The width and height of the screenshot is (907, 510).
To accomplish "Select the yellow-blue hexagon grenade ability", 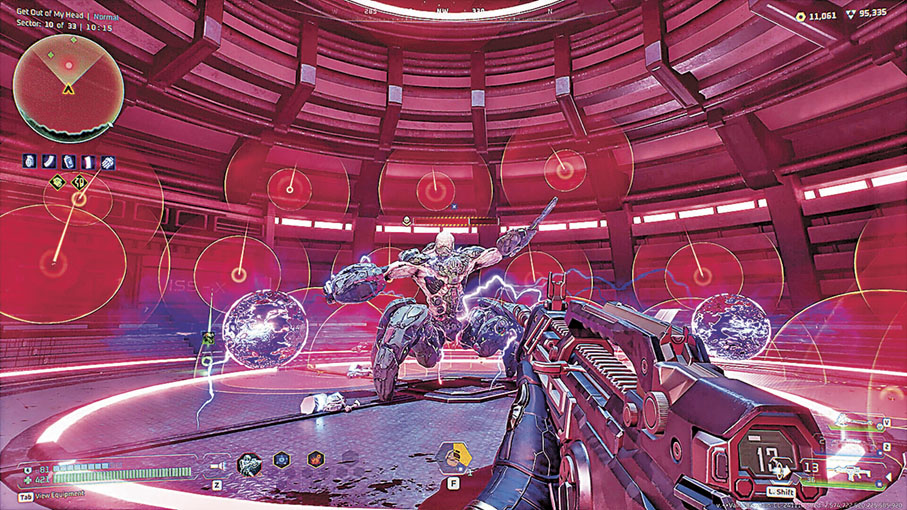I will 456,458.
